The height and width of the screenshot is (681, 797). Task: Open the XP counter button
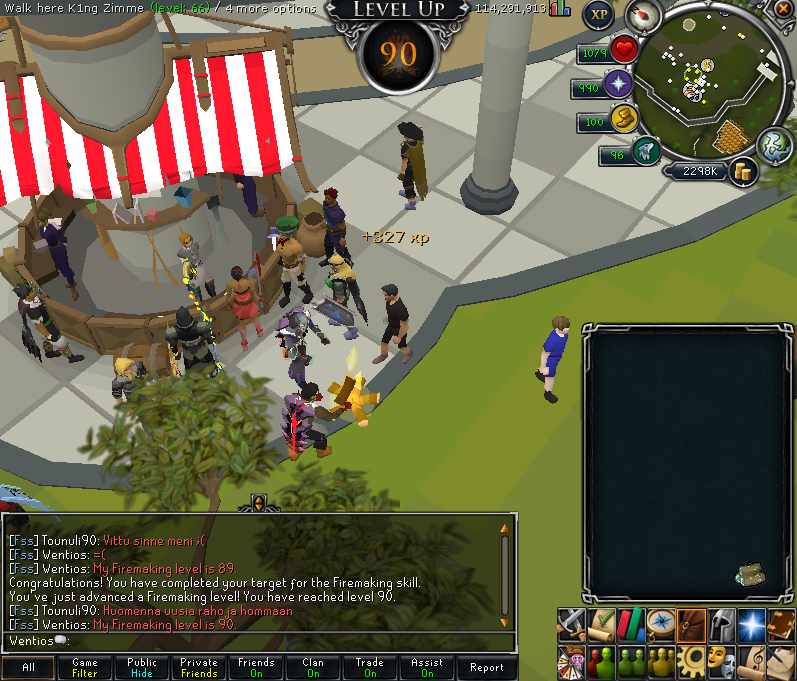(x=599, y=15)
